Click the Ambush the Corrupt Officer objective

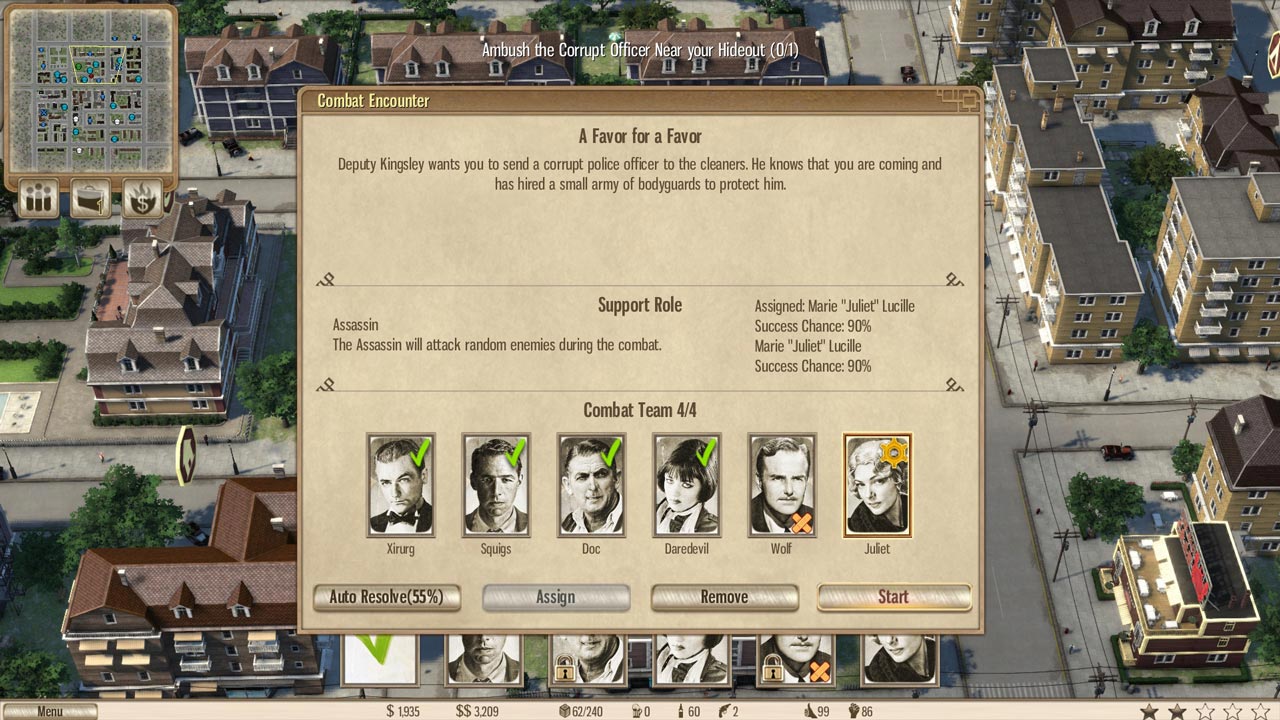[x=639, y=49]
